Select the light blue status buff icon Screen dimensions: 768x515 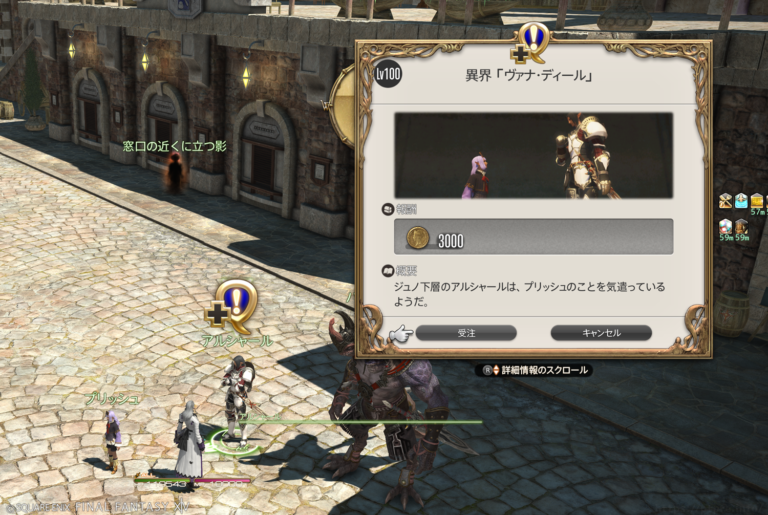741,201
